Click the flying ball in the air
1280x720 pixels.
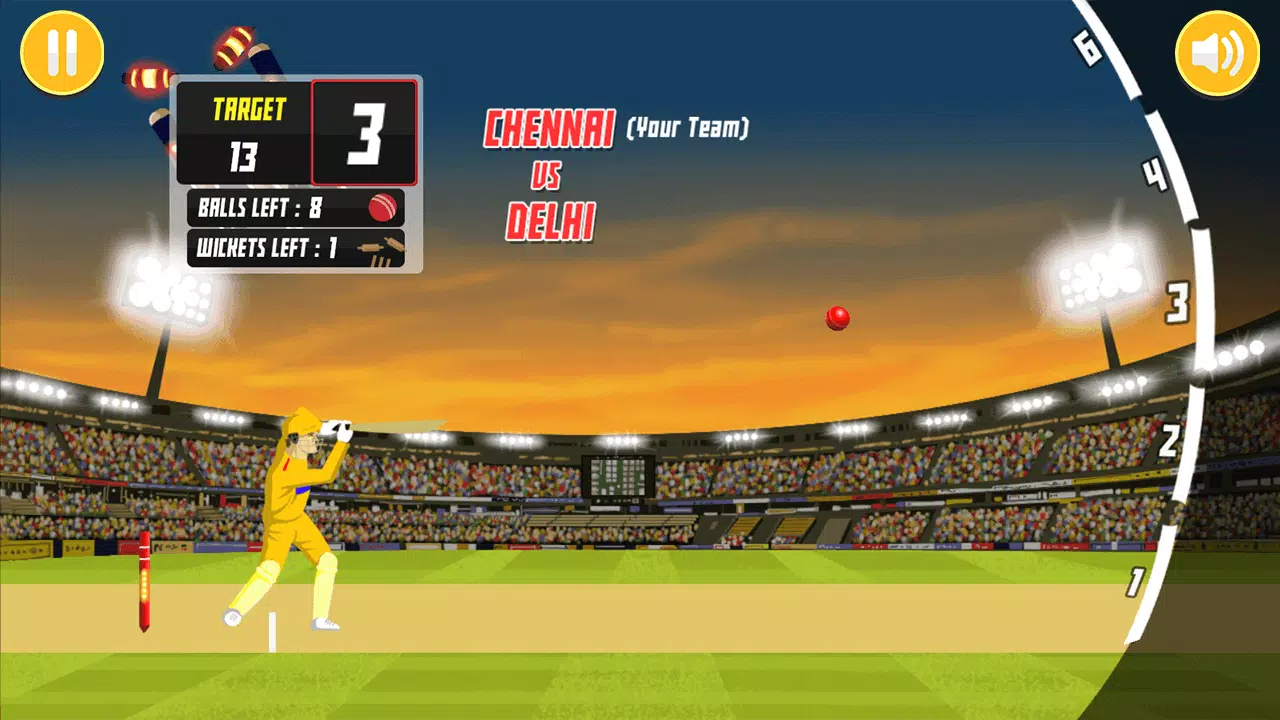click(x=836, y=317)
